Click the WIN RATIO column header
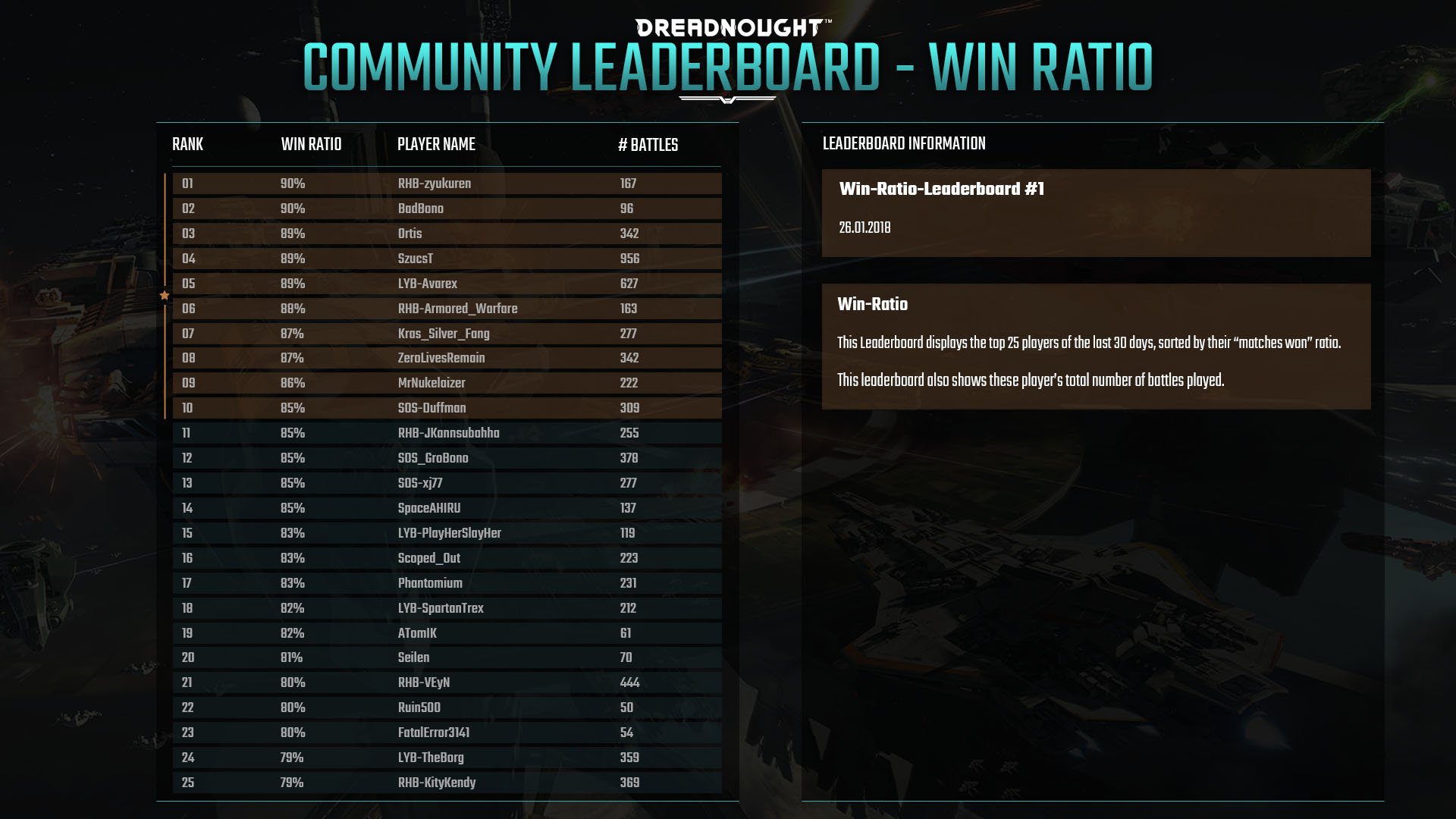Image resolution: width=1456 pixels, height=819 pixels. 311,144
